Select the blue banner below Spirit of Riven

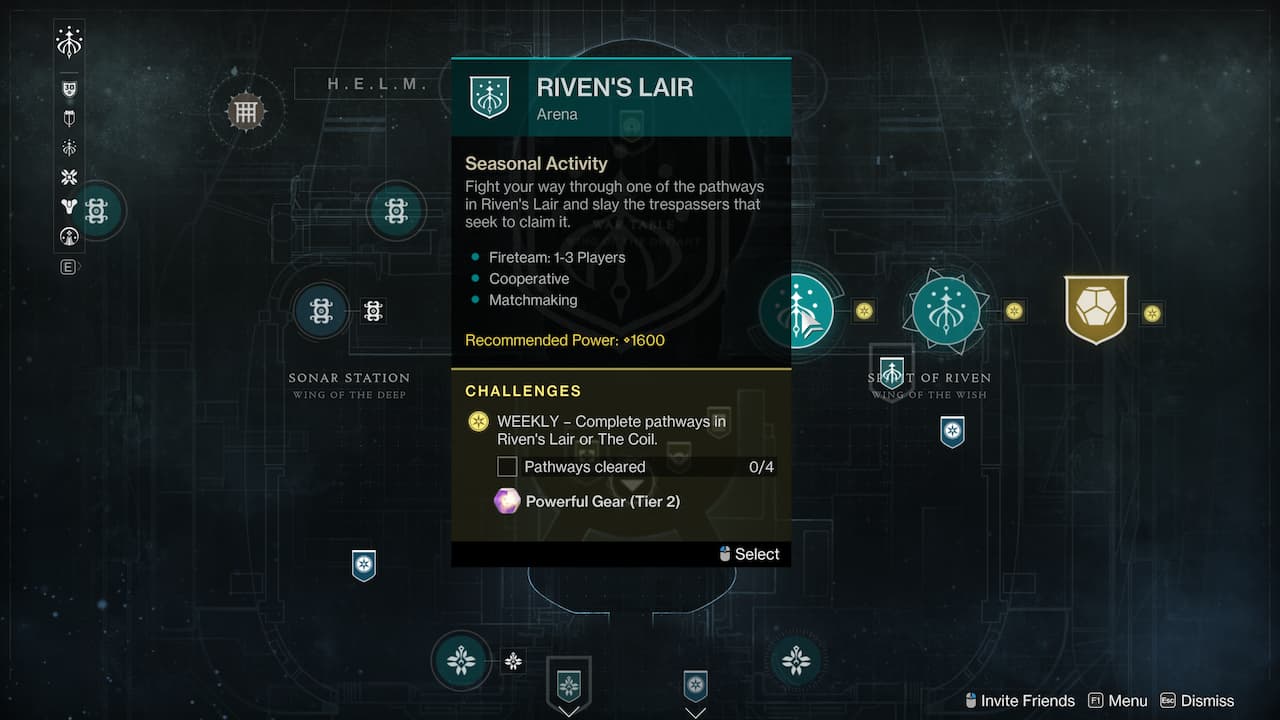tap(952, 432)
